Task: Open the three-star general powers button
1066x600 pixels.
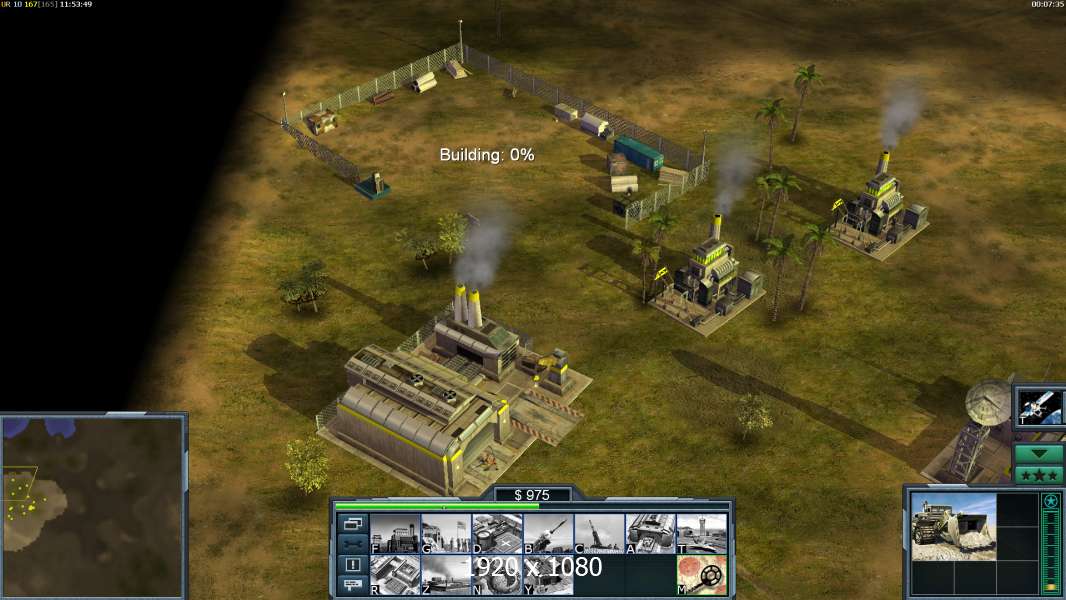Action: 1039,474
